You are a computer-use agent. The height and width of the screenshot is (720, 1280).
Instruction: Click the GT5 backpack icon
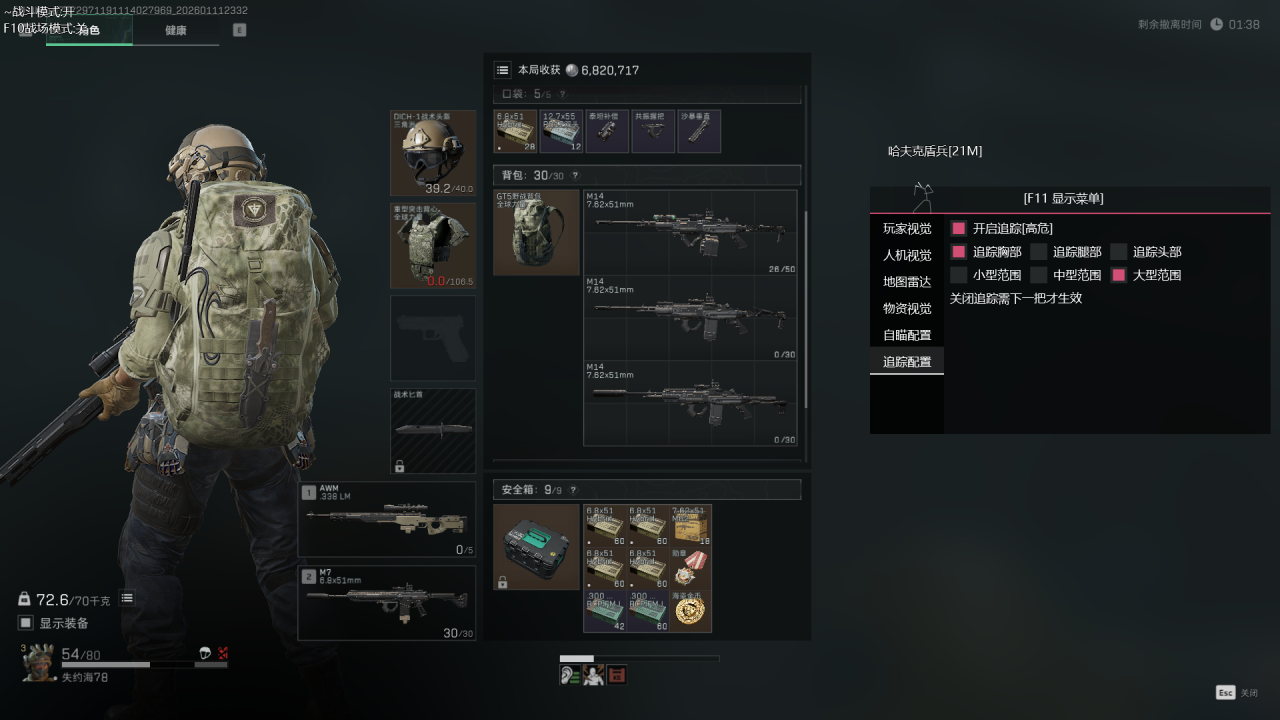537,232
